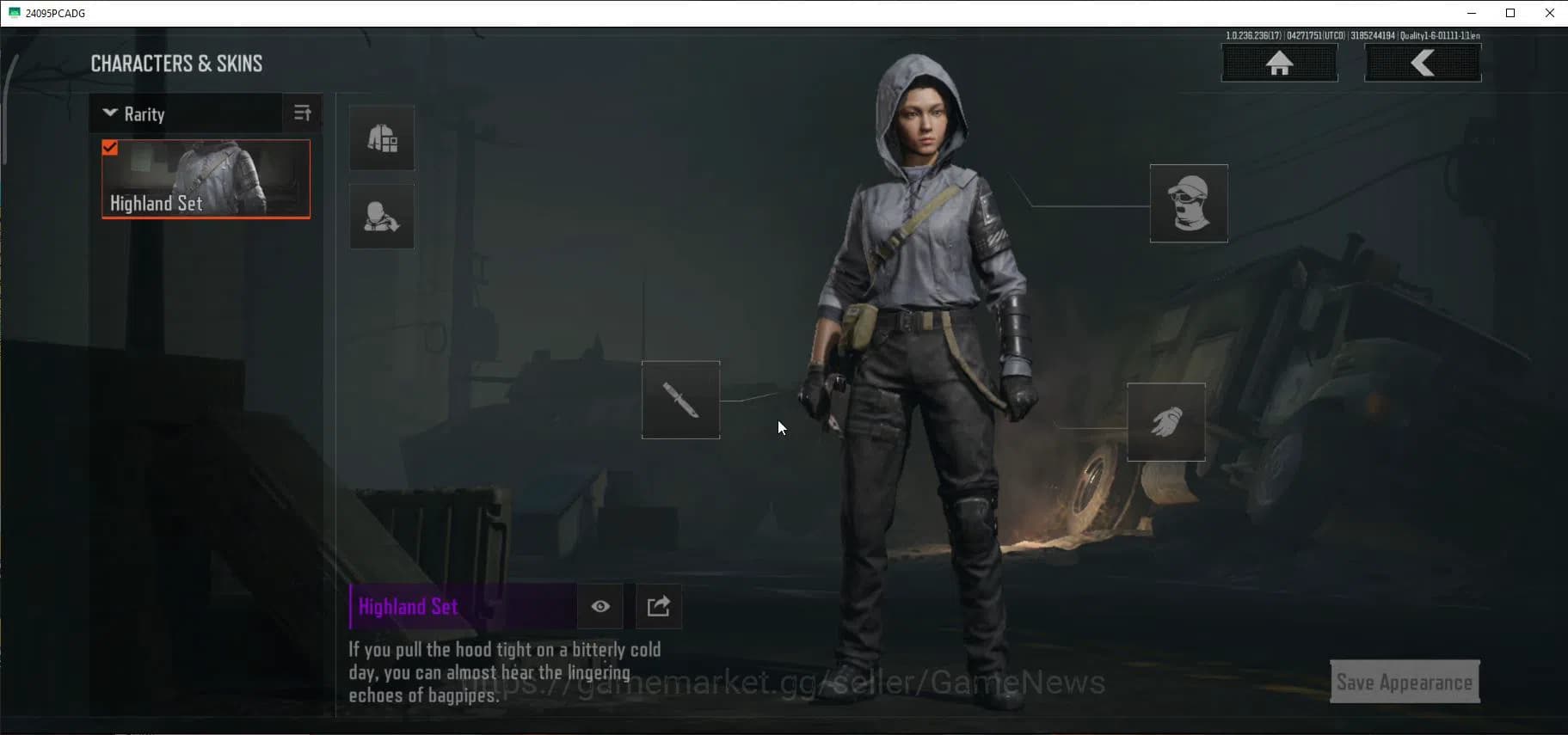Click the back arrow icon

pos(1423,61)
